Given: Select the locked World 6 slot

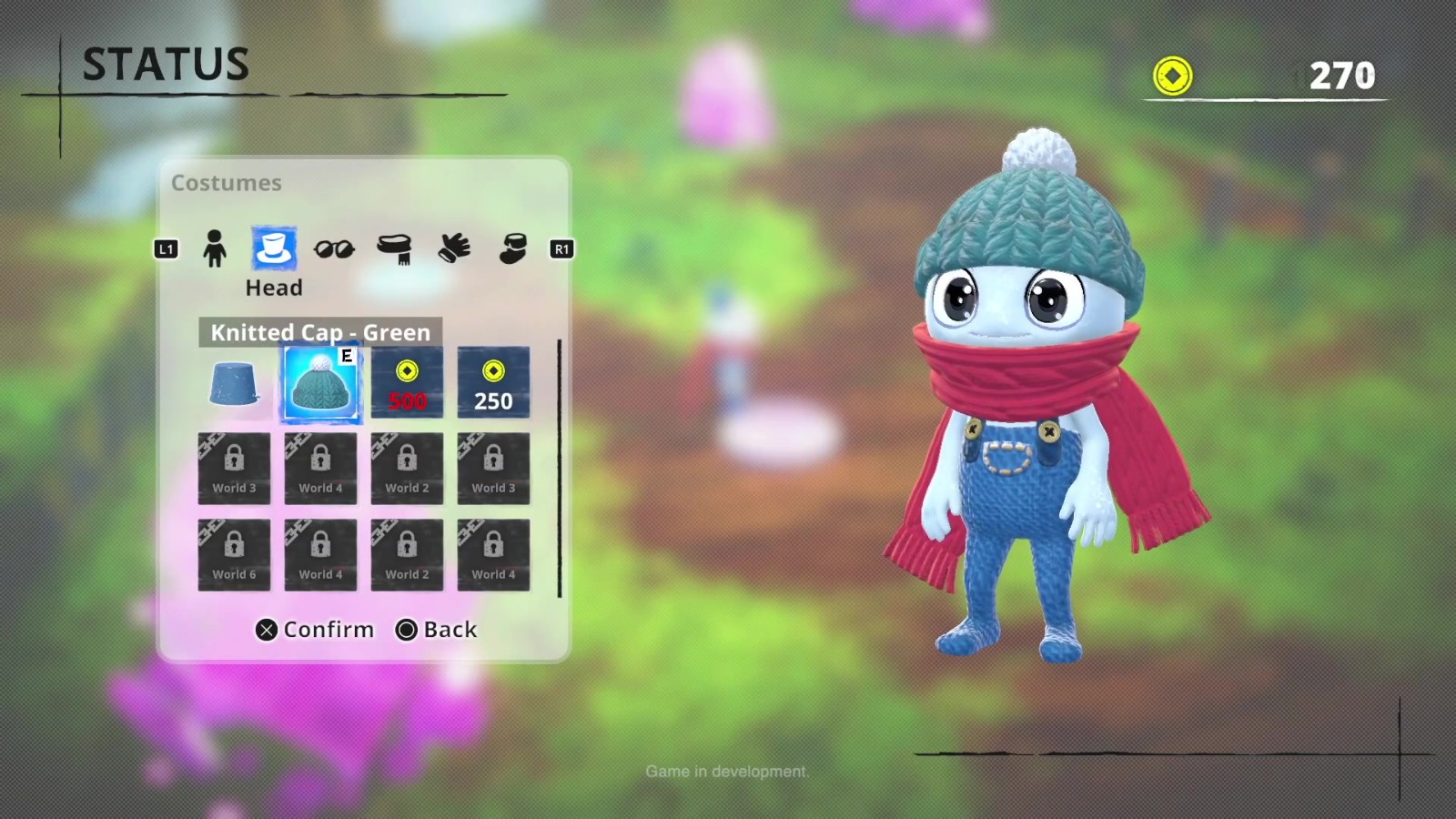Looking at the screenshot, I should 234,555.
